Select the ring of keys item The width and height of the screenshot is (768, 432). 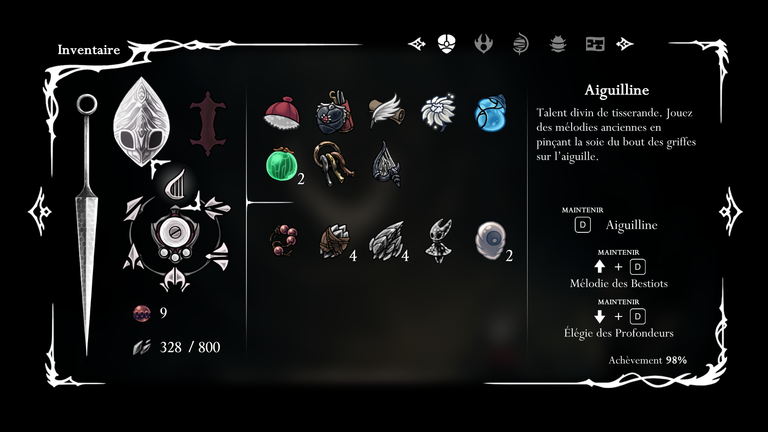[x=332, y=160]
